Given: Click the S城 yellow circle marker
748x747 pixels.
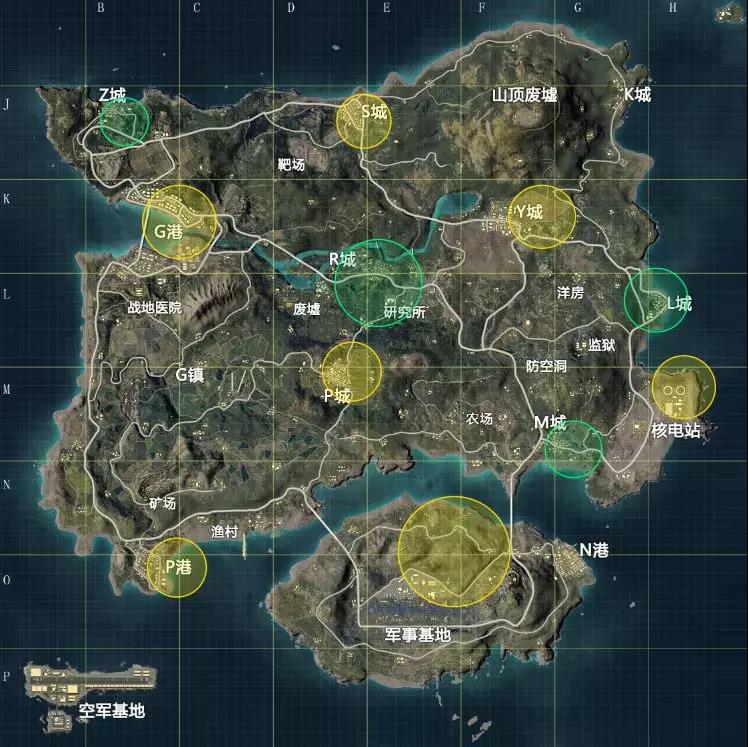Looking at the screenshot, I should 363,122.
